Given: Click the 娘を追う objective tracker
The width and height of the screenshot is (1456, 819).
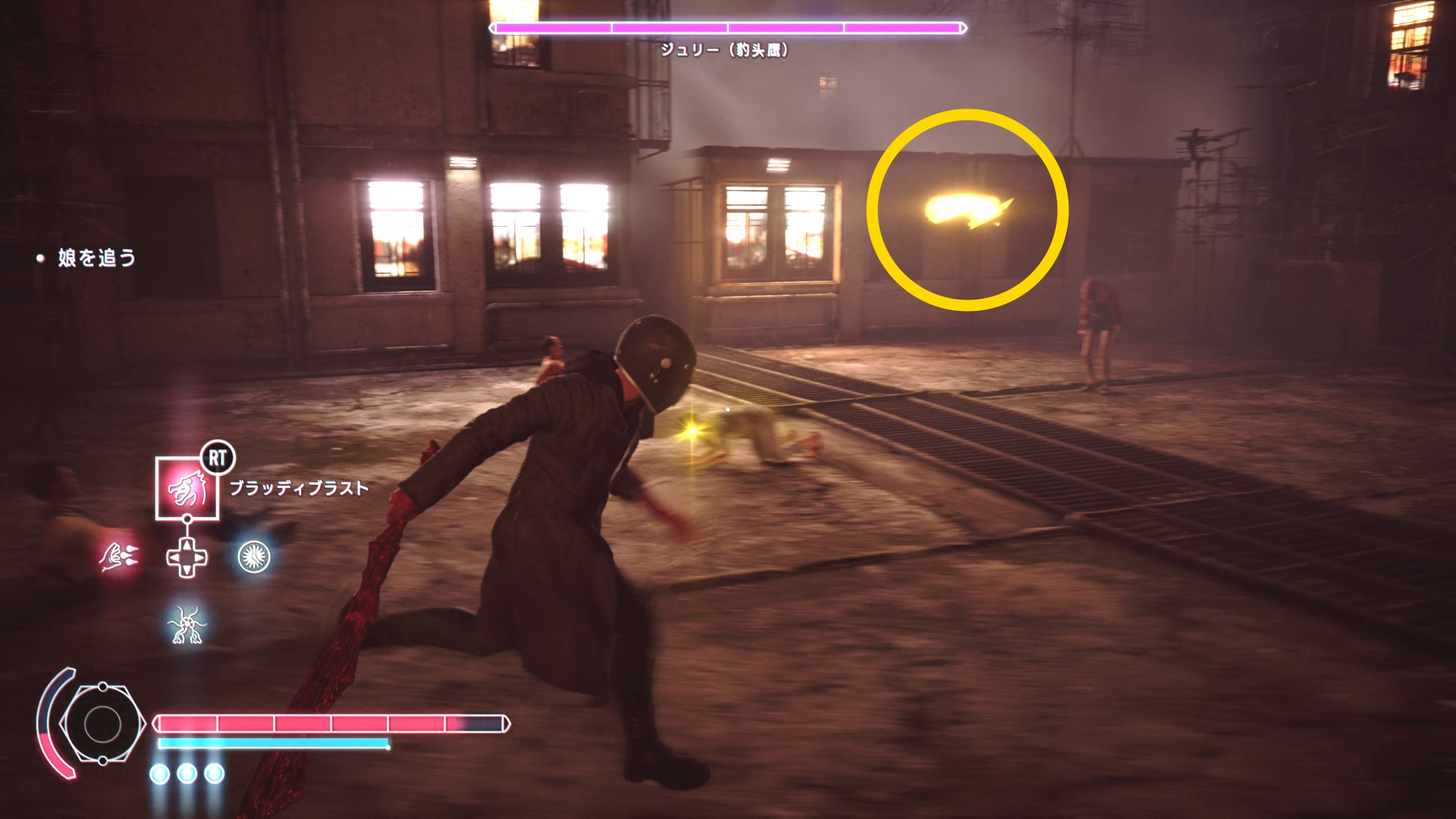Looking at the screenshot, I should click(x=96, y=258).
